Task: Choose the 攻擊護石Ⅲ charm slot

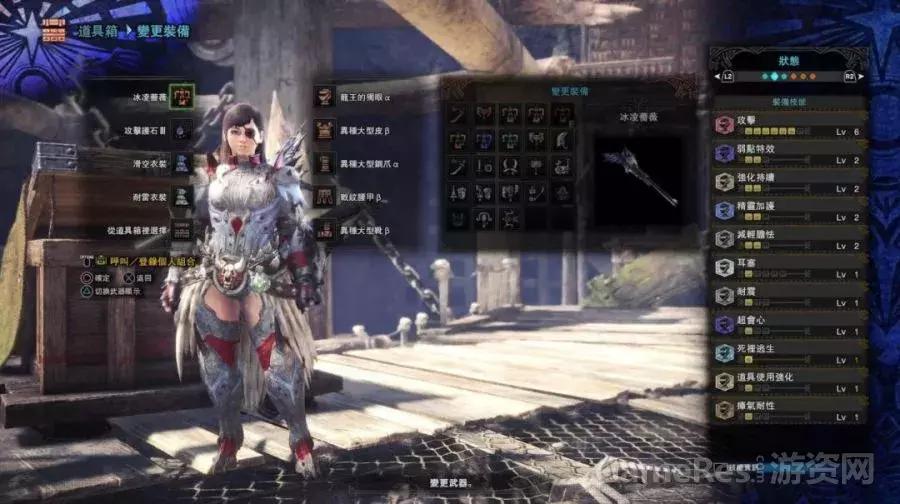Action: (181, 130)
